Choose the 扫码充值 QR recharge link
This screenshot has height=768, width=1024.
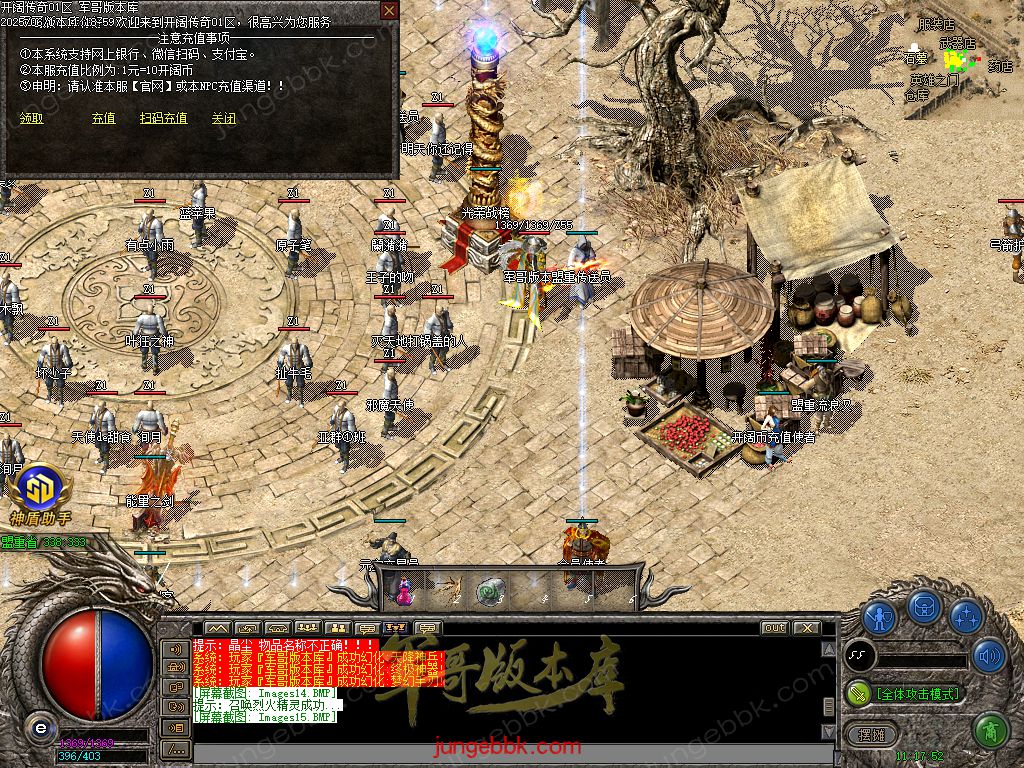[163, 118]
